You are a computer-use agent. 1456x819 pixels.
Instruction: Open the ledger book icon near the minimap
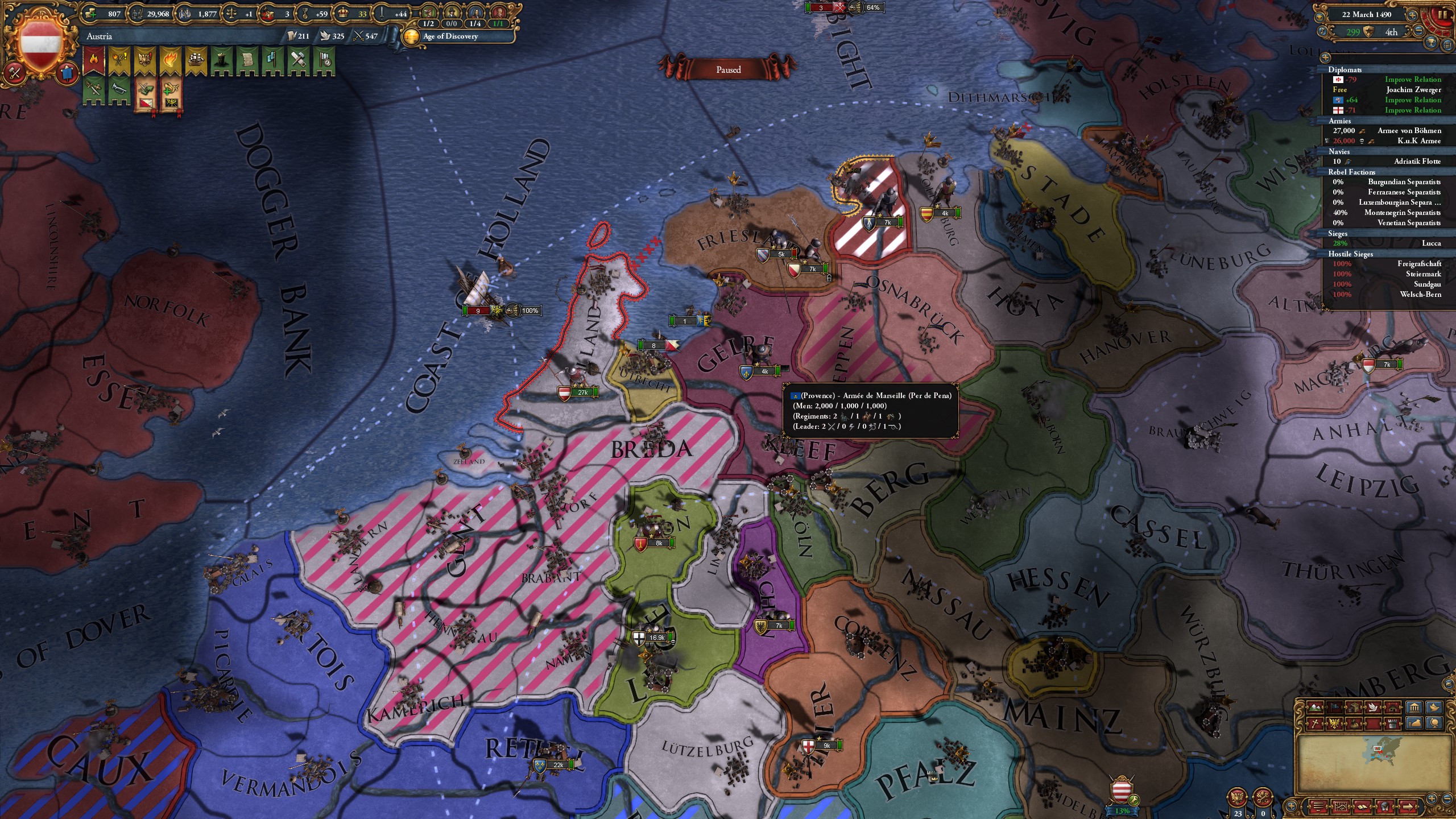(1362, 807)
